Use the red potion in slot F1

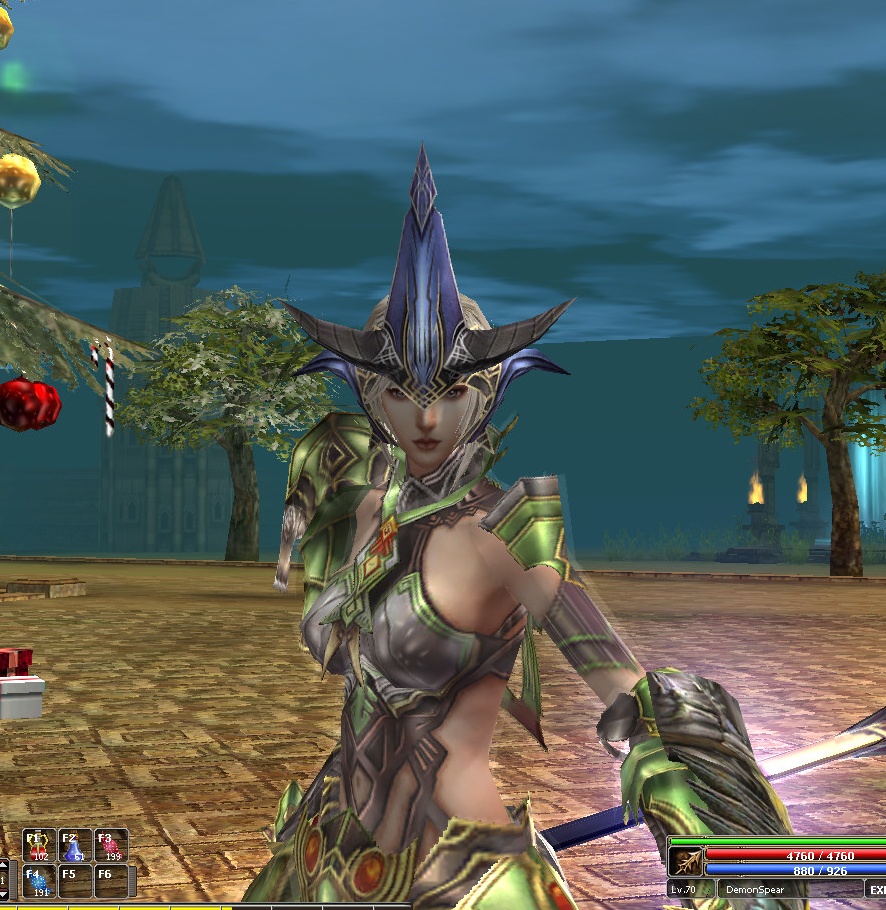[39, 845]
